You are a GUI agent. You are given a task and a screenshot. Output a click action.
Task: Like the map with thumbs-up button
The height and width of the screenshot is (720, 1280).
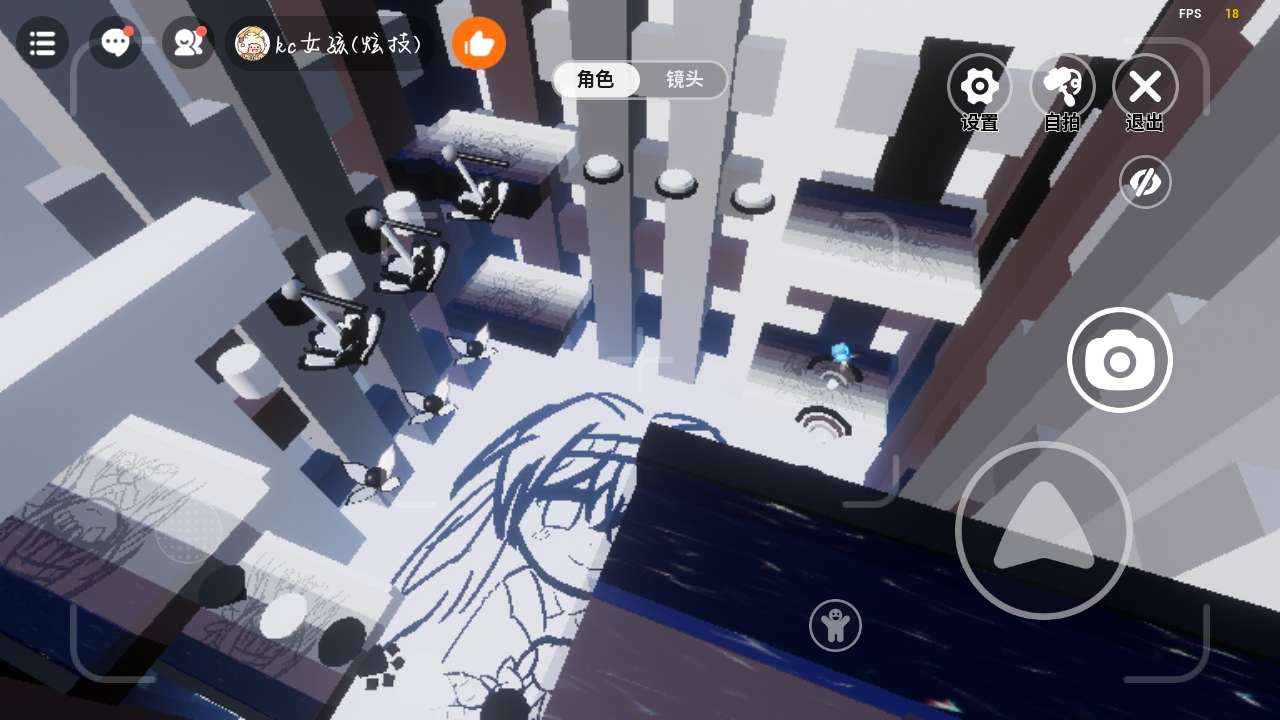tap(479, 44)
